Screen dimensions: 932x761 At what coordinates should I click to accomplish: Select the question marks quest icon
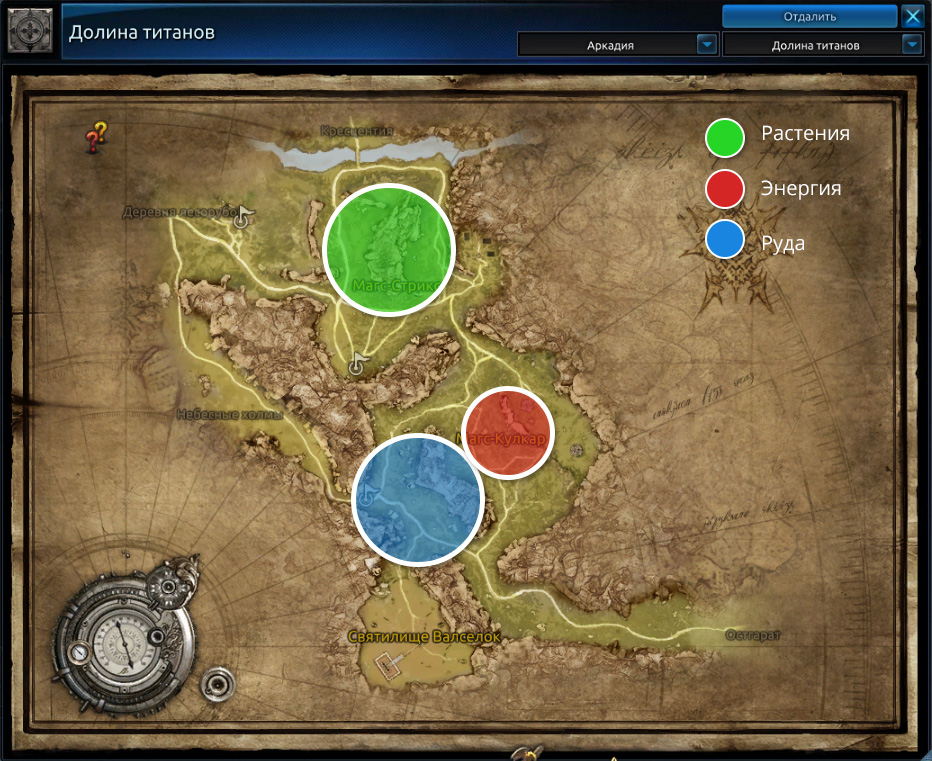click(x=96, y=137)
